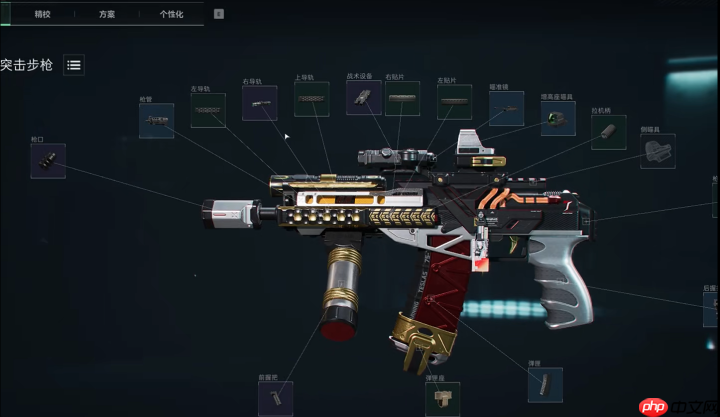Select the 上导轨 top rail slot
720x417 pixels.
[x=311, y=99]
